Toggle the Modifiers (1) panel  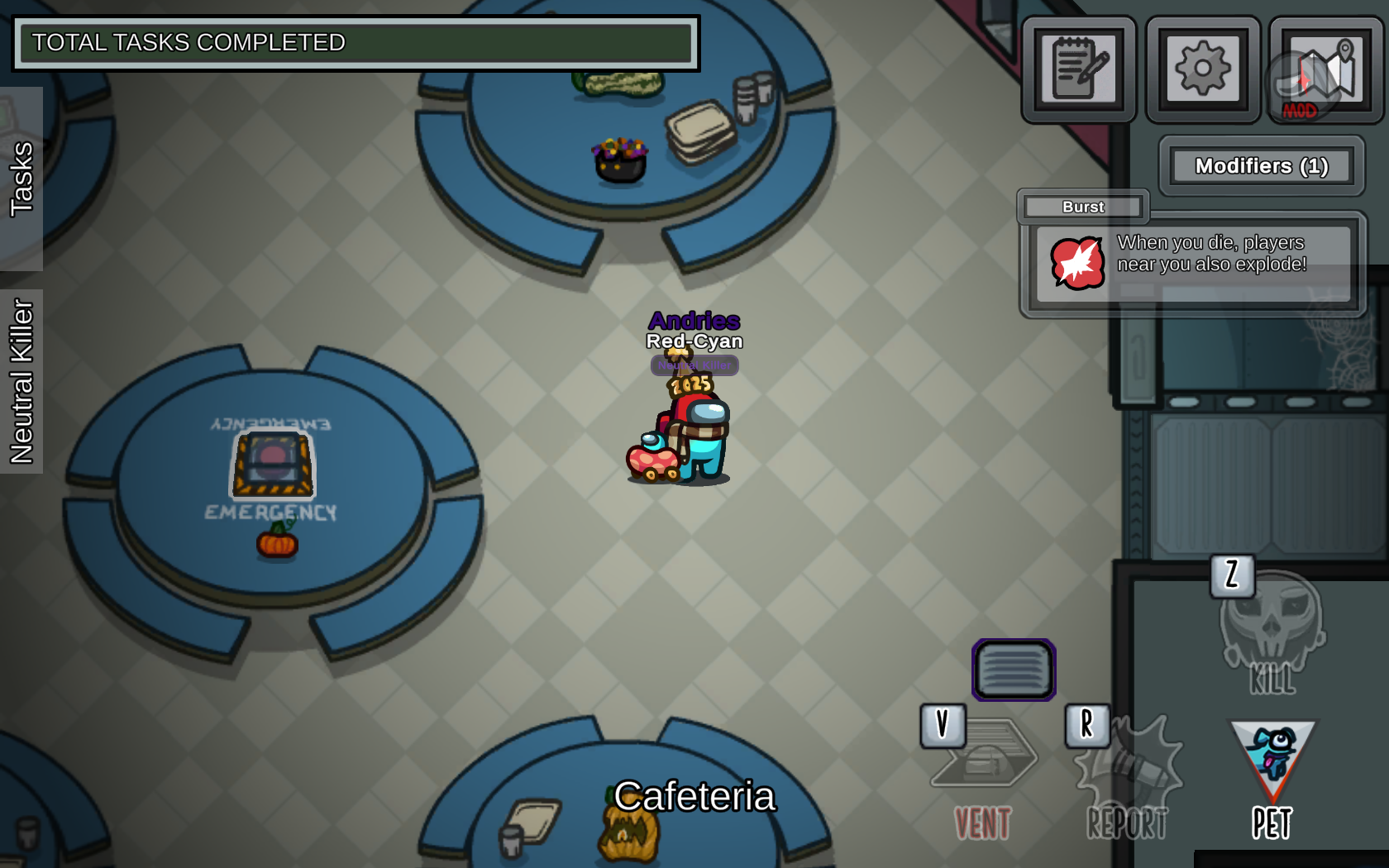[1261, 166]
